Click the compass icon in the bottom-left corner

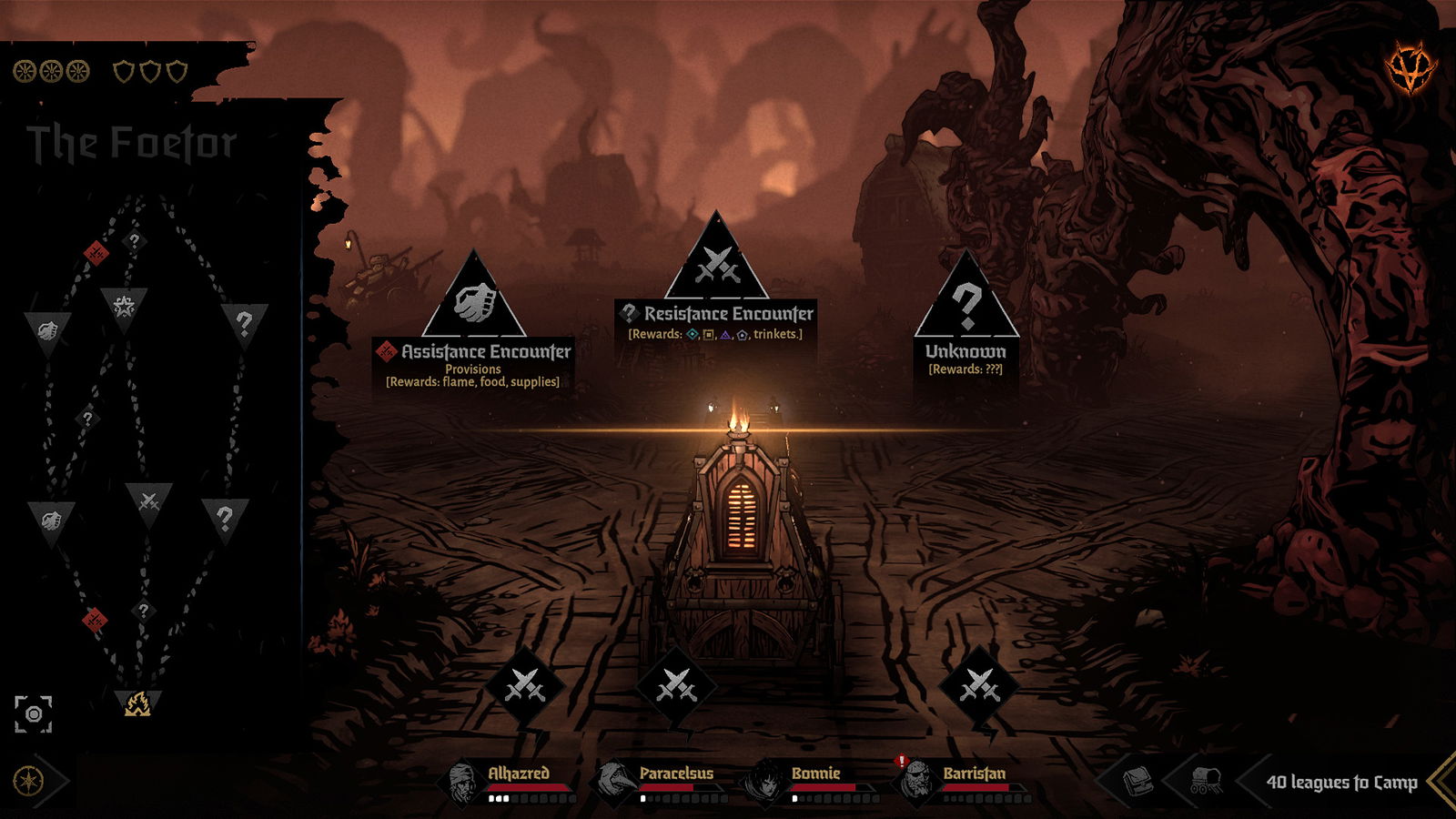[x=30, y=779]
